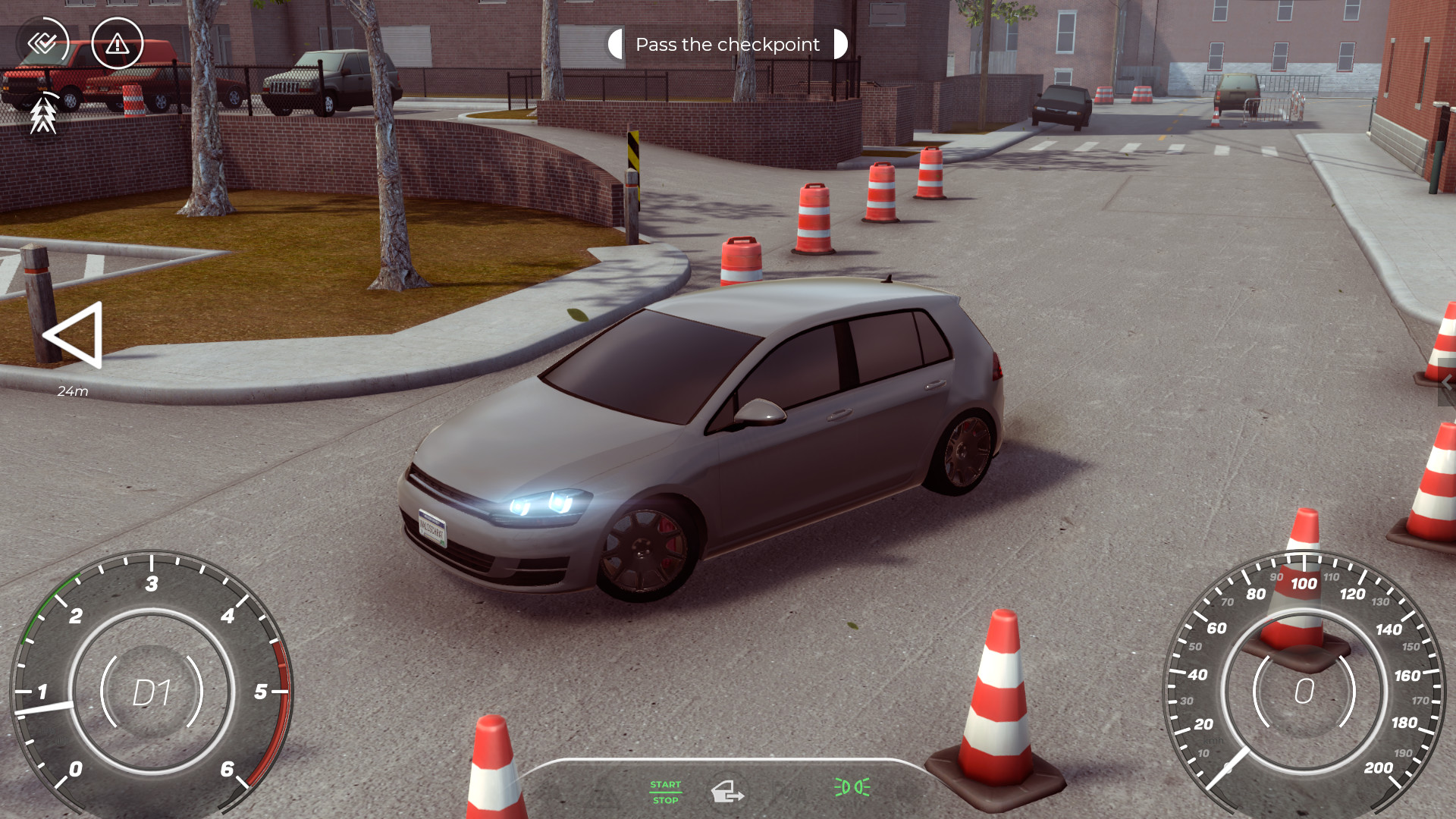Select the 24m waypoint distance label
Image resolution: width=1456 pixels, height=819 pixels.
[x=73, y=392]
